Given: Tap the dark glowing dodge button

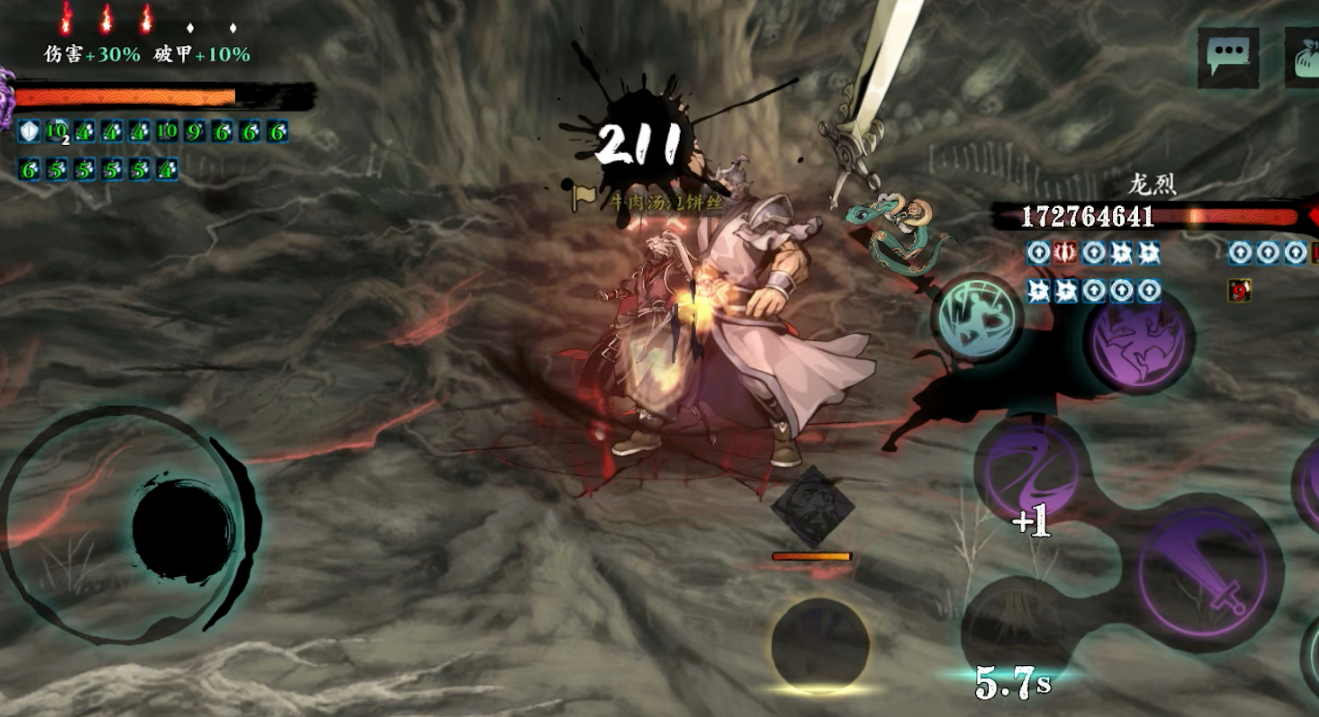Looking at the screenshot, I should 820,645.
